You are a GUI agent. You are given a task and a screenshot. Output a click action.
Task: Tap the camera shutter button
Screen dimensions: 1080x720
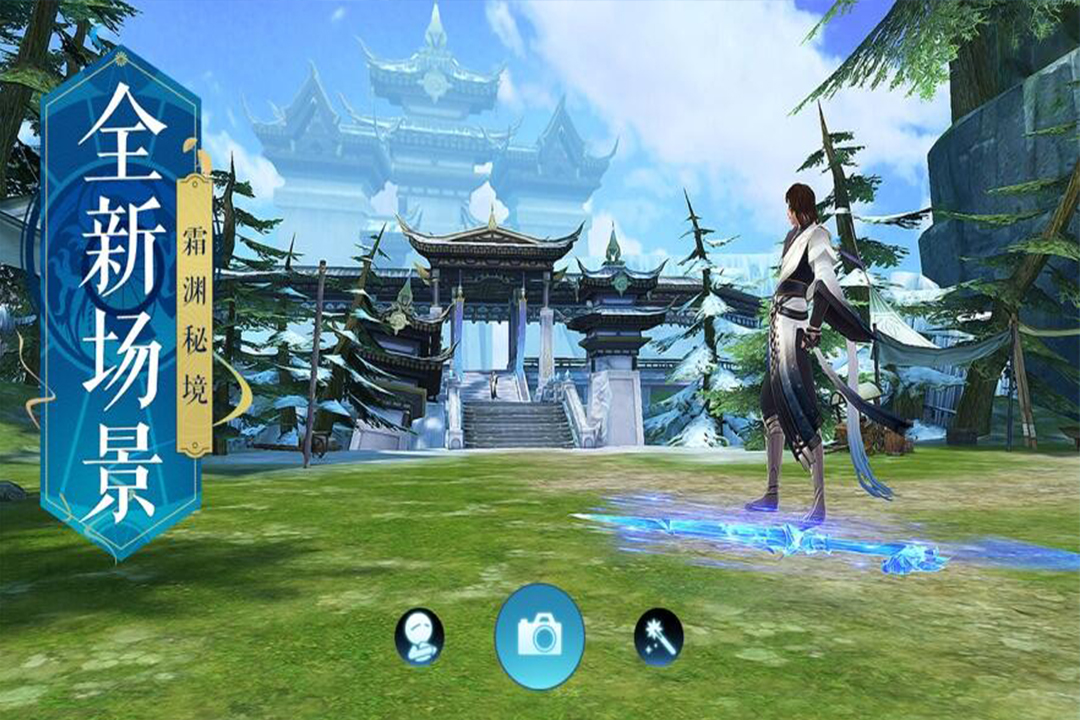pyautogui.click(x=539, y=636)
